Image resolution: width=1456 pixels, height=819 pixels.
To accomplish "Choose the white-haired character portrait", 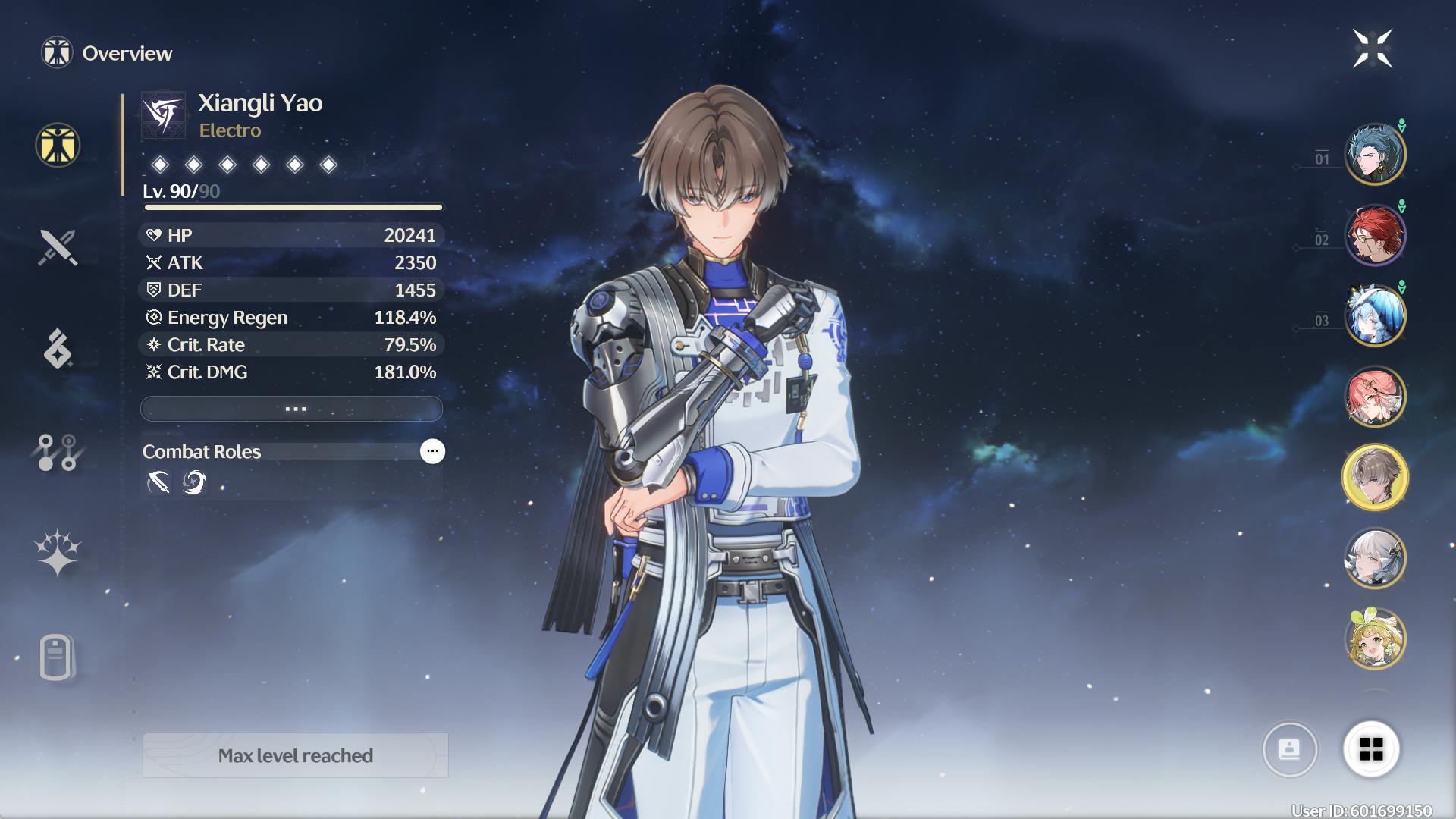I will 1375,558.
